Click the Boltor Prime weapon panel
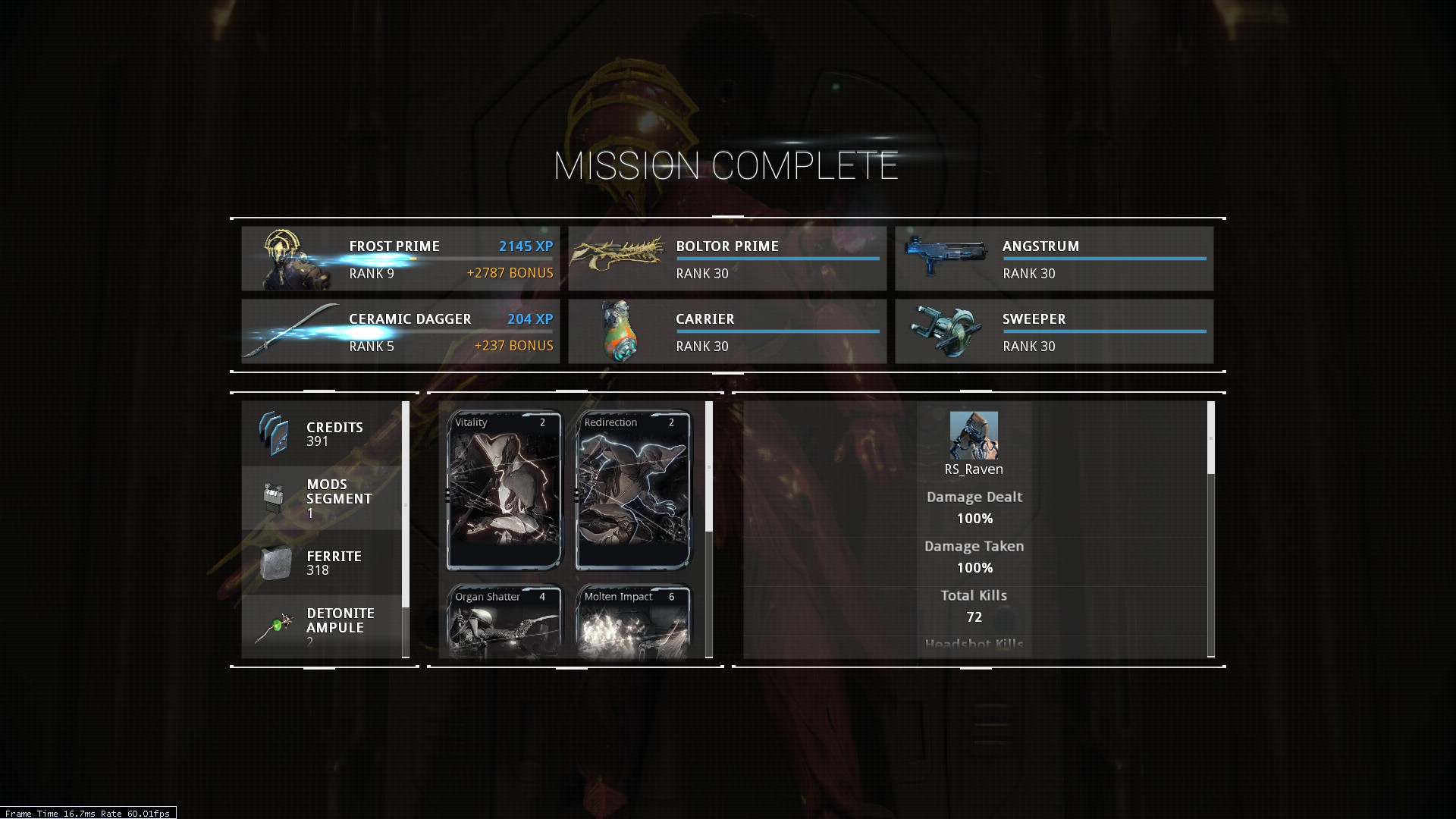This screenshot has height=819, width=1456. point(727,259)
